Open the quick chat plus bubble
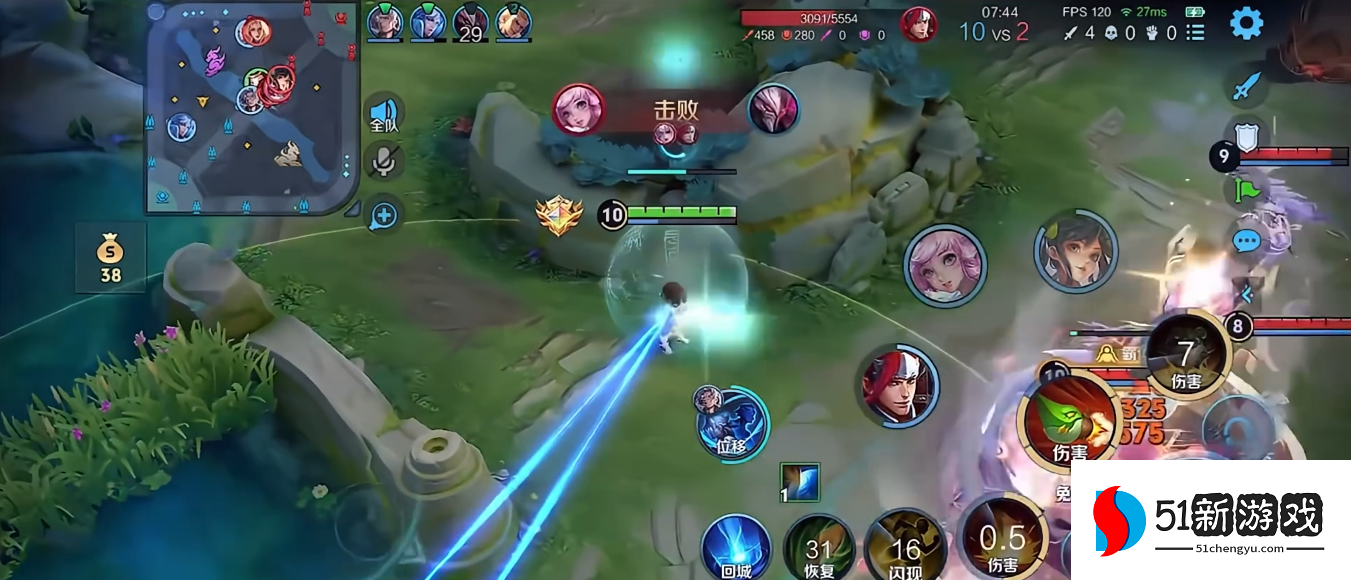 [x=384, y=214]
